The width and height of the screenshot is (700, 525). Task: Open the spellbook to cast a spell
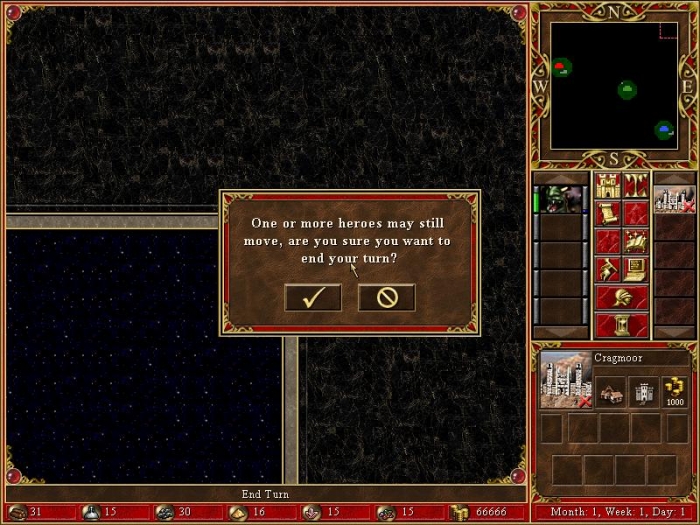tap(635, 241)
